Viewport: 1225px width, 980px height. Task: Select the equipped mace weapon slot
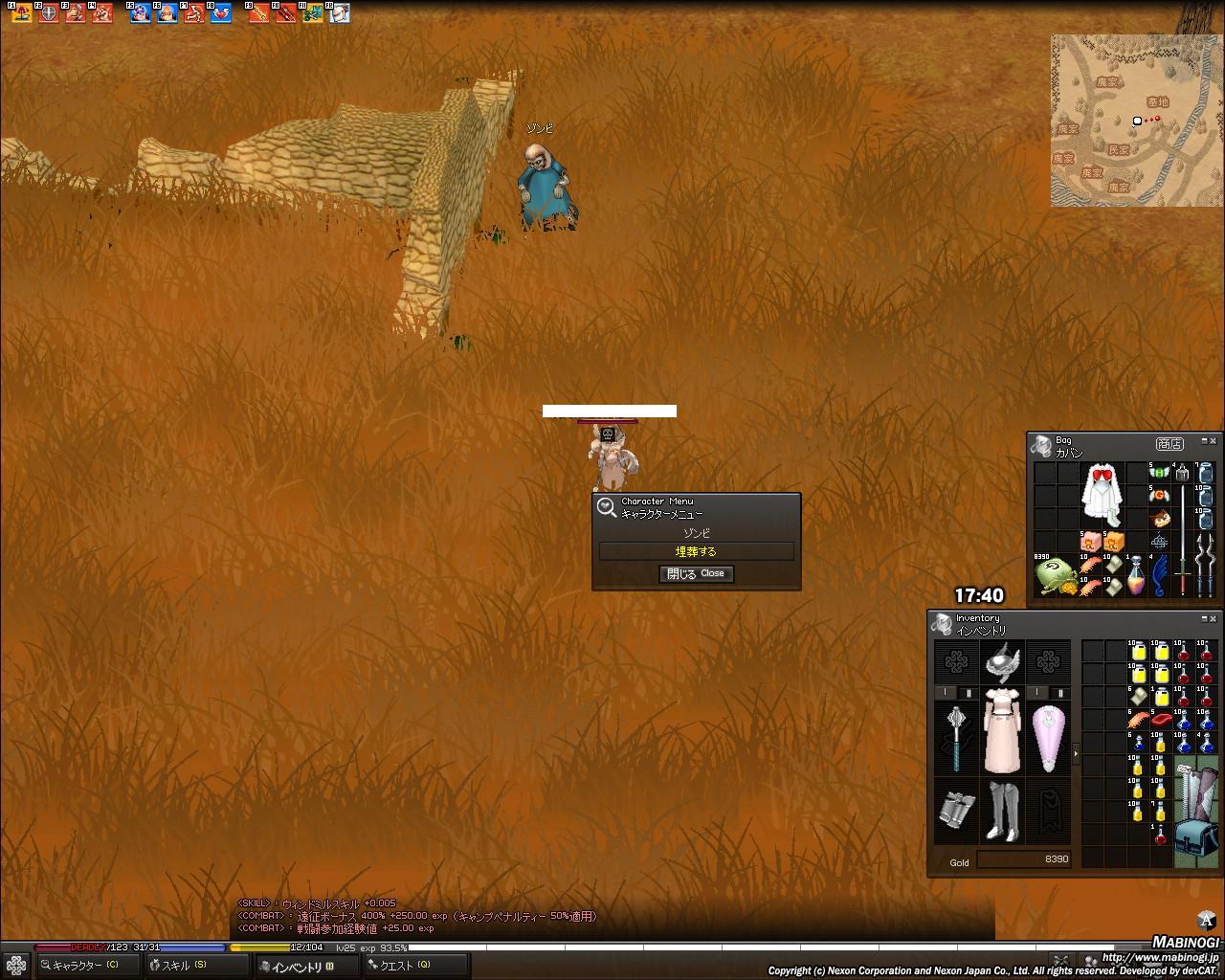point(956,737)
